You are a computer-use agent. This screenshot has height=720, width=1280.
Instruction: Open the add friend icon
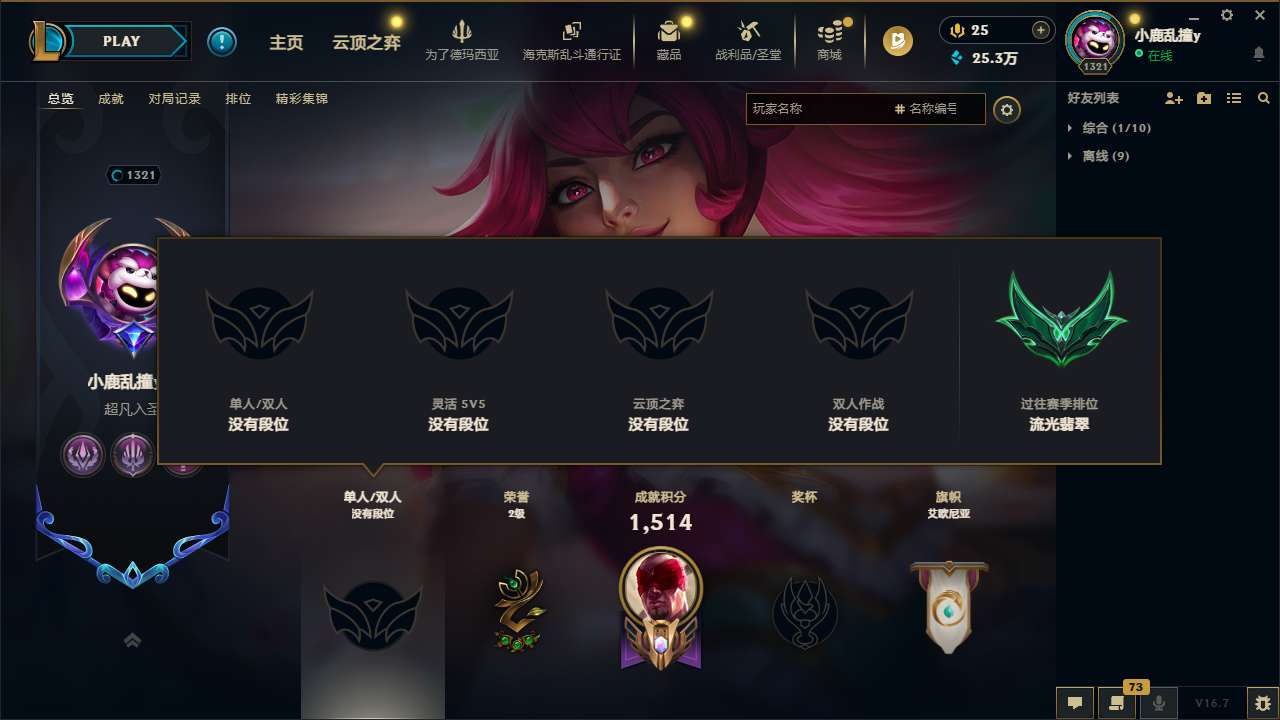point(1172,97)
